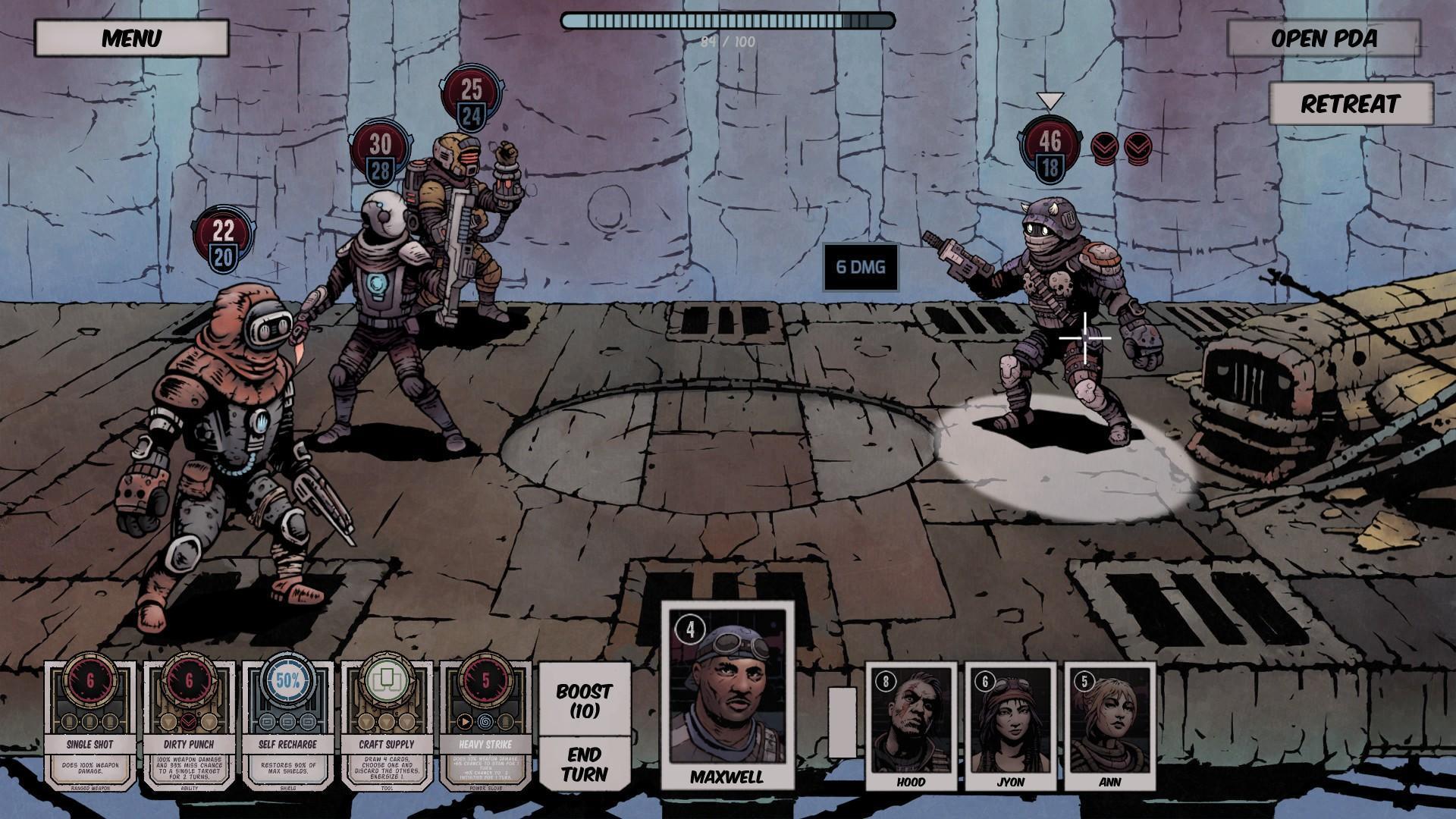The width and height of the screenshot is (1456, 819).
Task: Choose the Craft Supply tool card
Action: (386, 726)
